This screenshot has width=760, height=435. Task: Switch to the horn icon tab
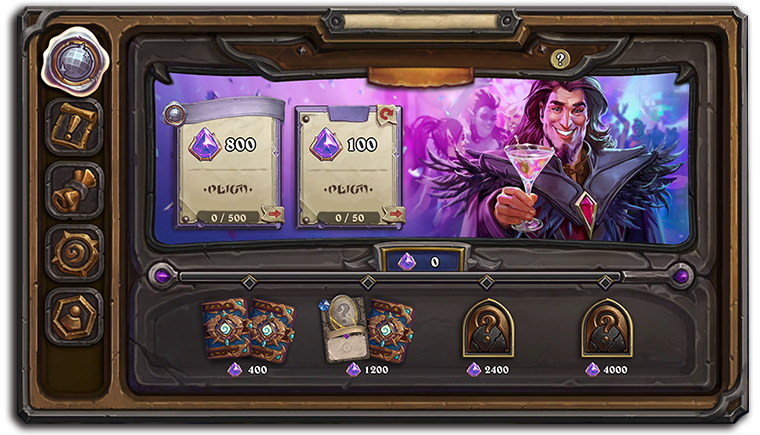point(73,190)
